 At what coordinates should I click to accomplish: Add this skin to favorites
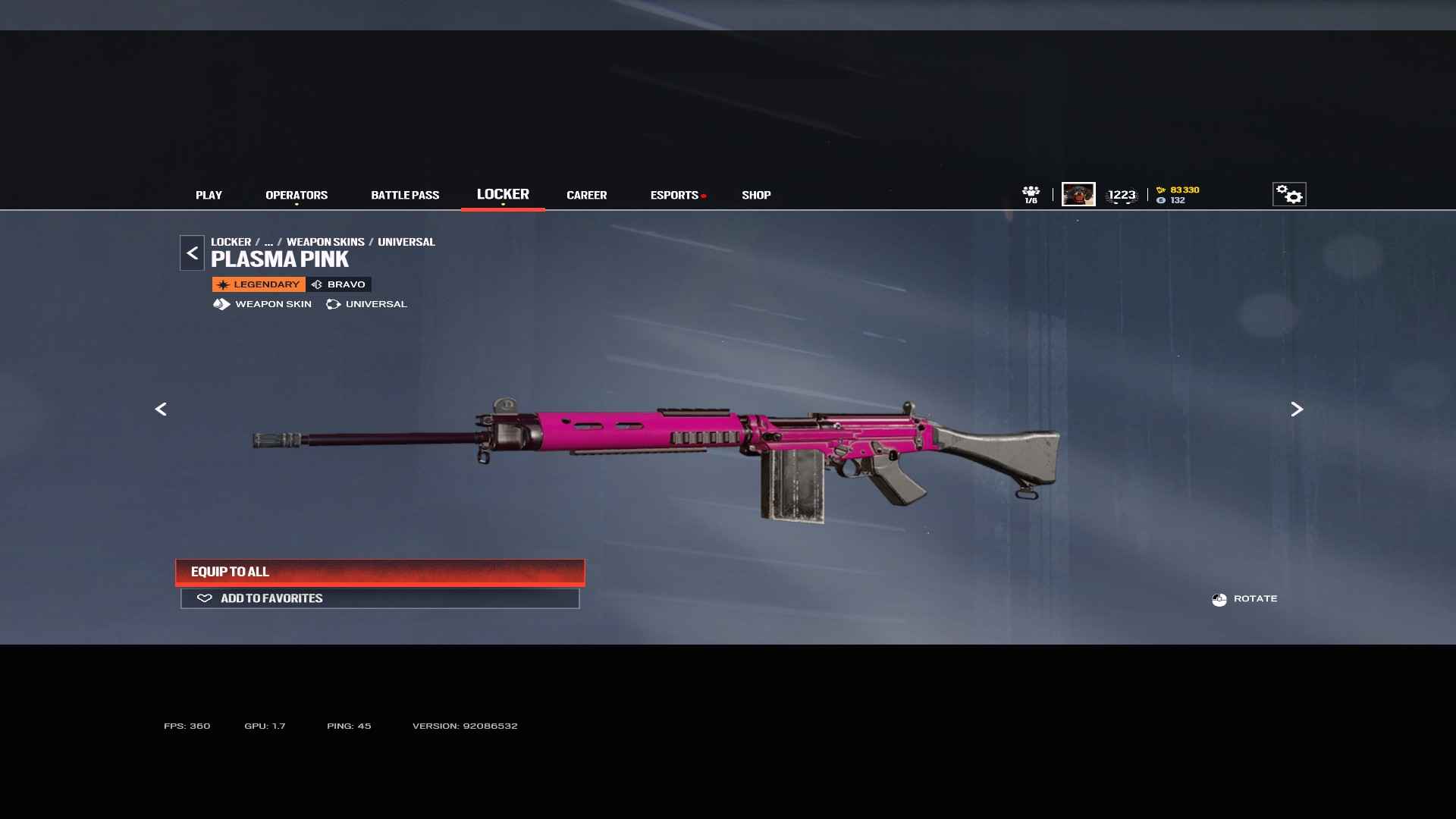(380, 598)
